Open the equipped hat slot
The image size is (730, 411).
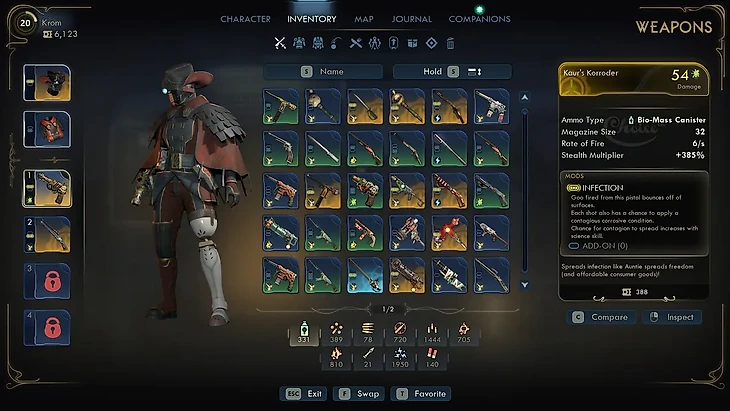tap(47, 82)
